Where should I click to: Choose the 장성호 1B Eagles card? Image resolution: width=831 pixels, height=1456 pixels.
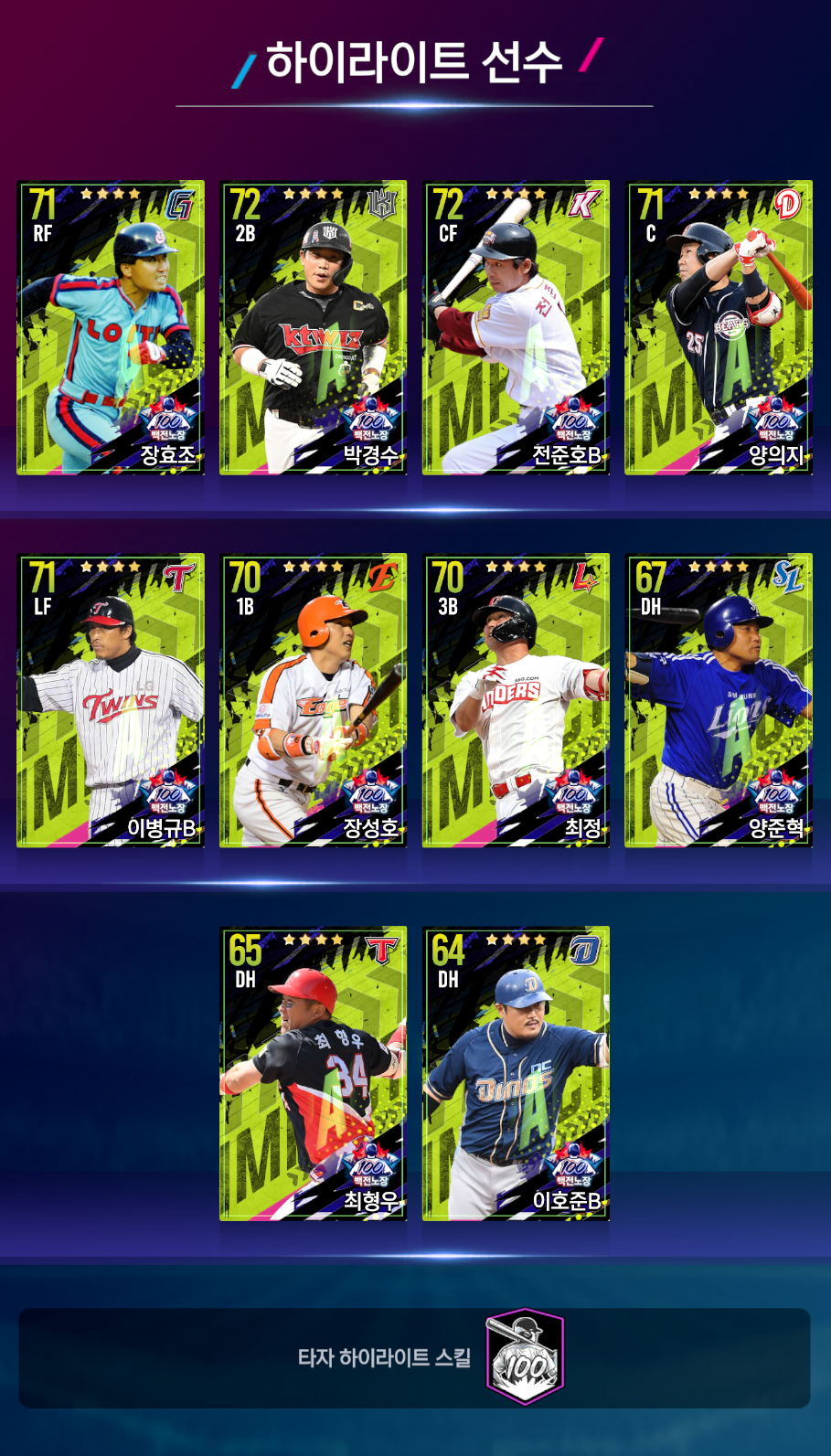(314, 700)
